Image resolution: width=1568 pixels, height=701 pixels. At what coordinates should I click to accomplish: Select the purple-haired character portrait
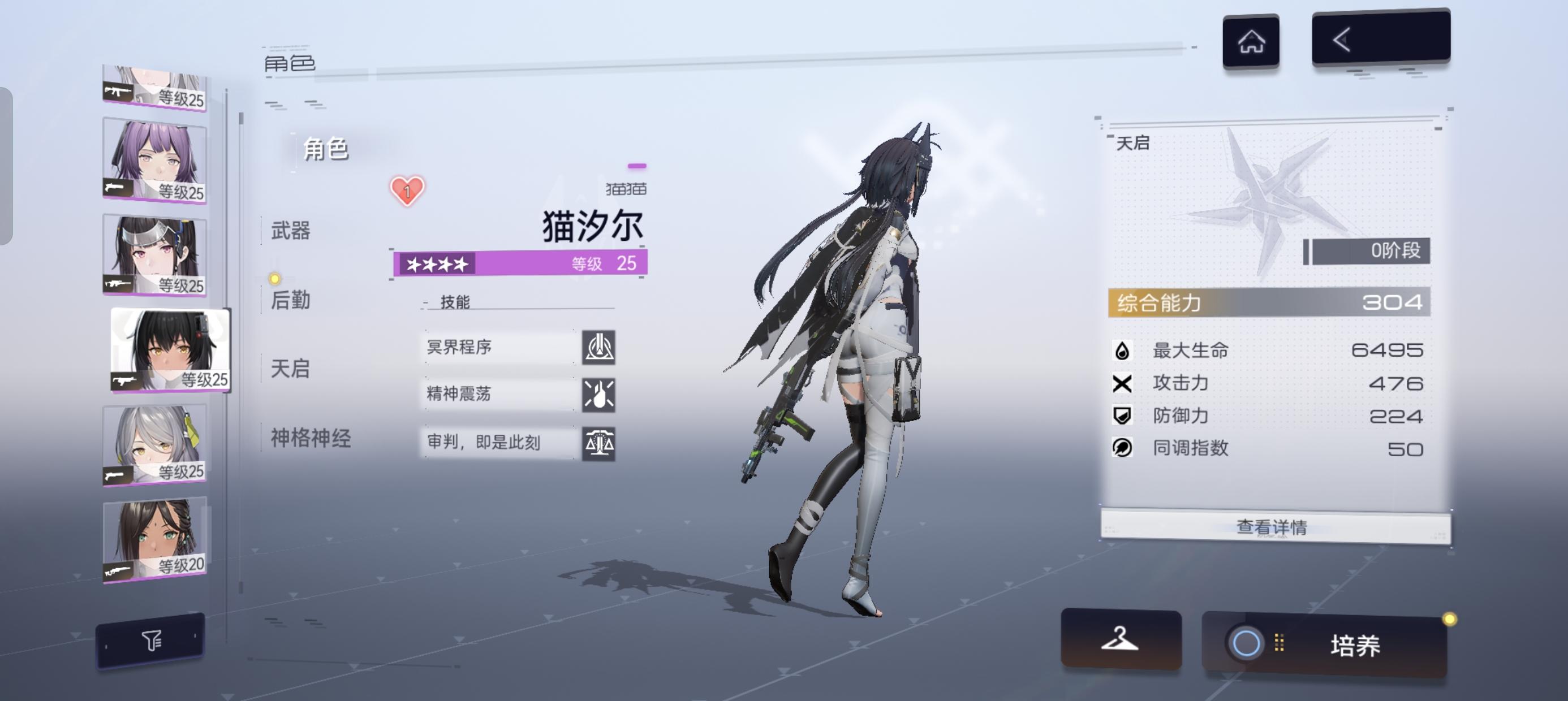pos(153,158)
